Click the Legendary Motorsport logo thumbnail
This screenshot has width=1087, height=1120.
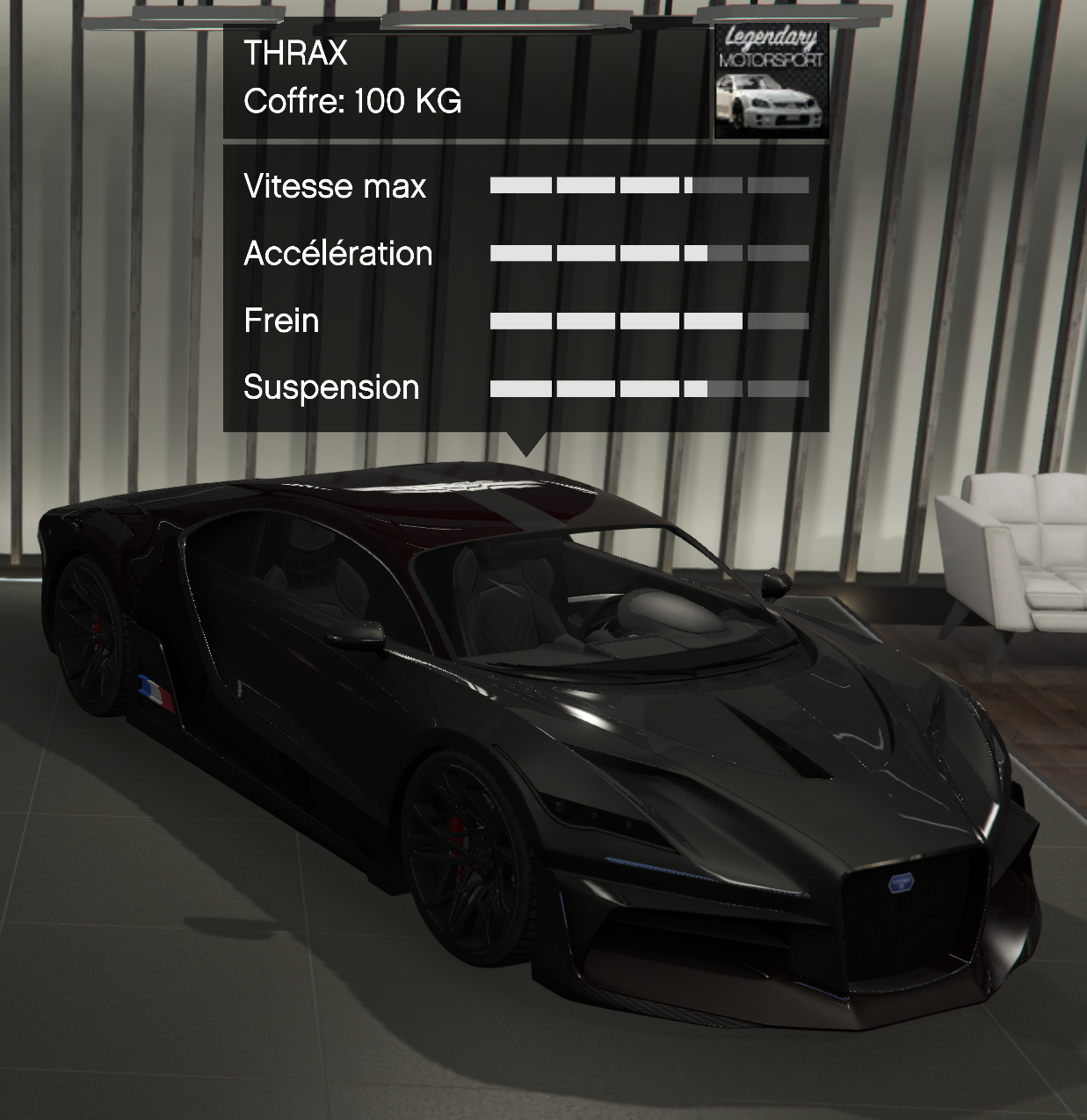(x=771, y=82)
